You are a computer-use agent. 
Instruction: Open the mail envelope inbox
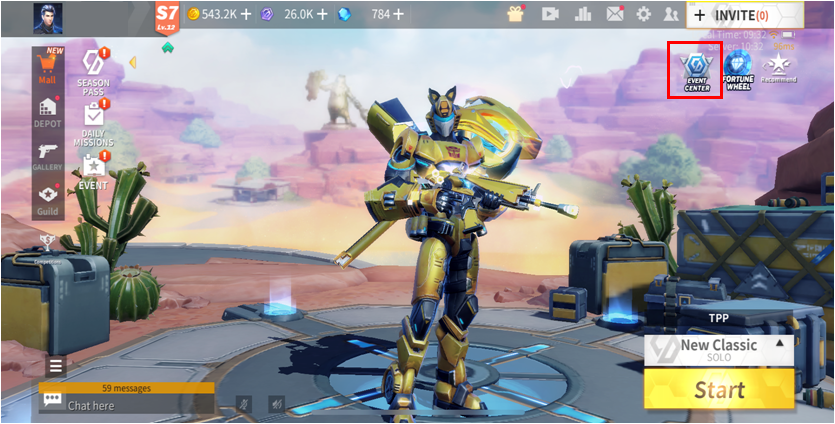pyautogui.click(x=614, y=14)
